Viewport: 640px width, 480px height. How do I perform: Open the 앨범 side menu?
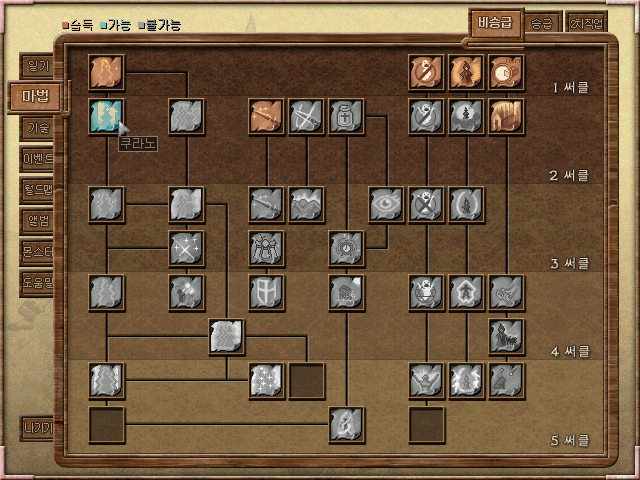37,221
